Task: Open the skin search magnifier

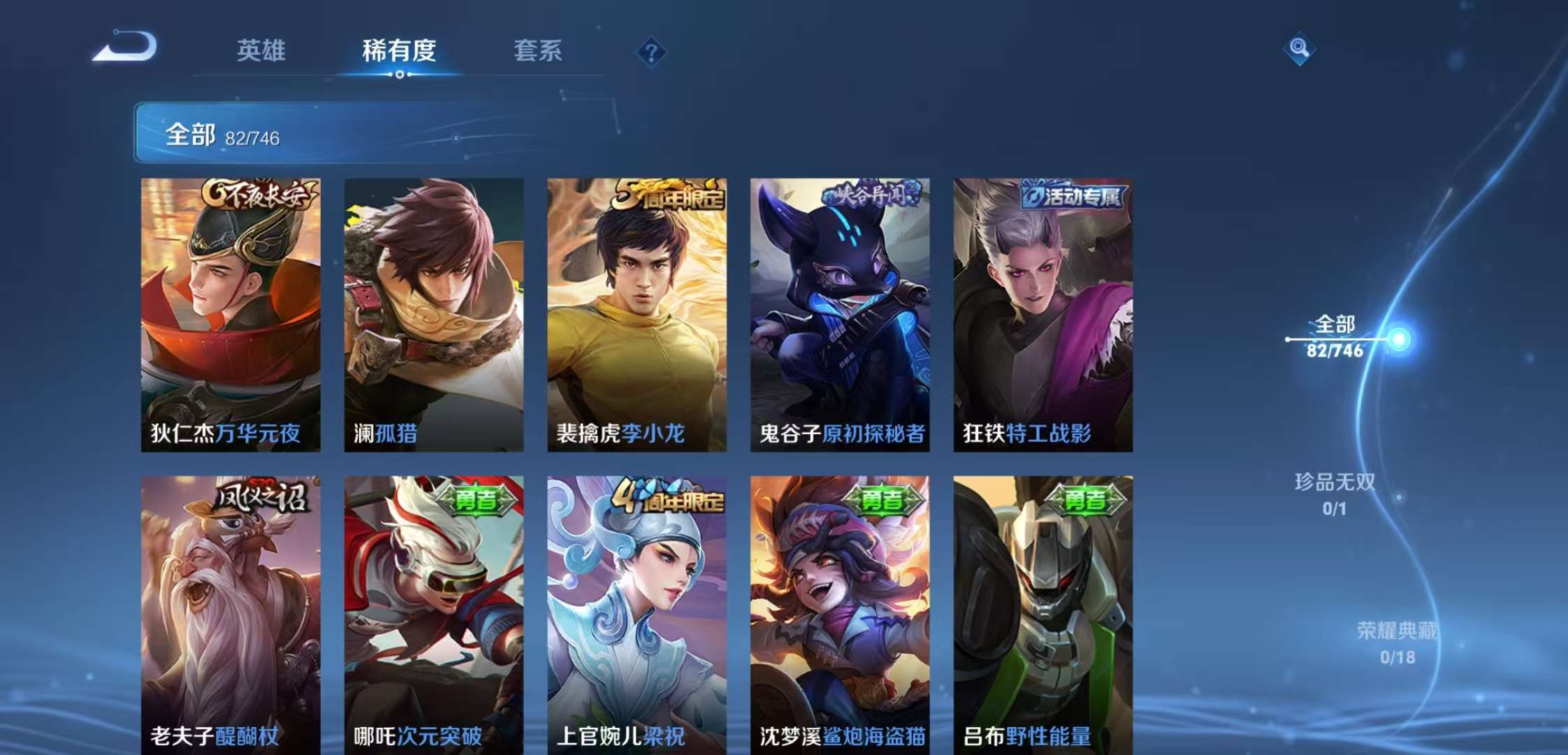Action: pos(1299,48)
